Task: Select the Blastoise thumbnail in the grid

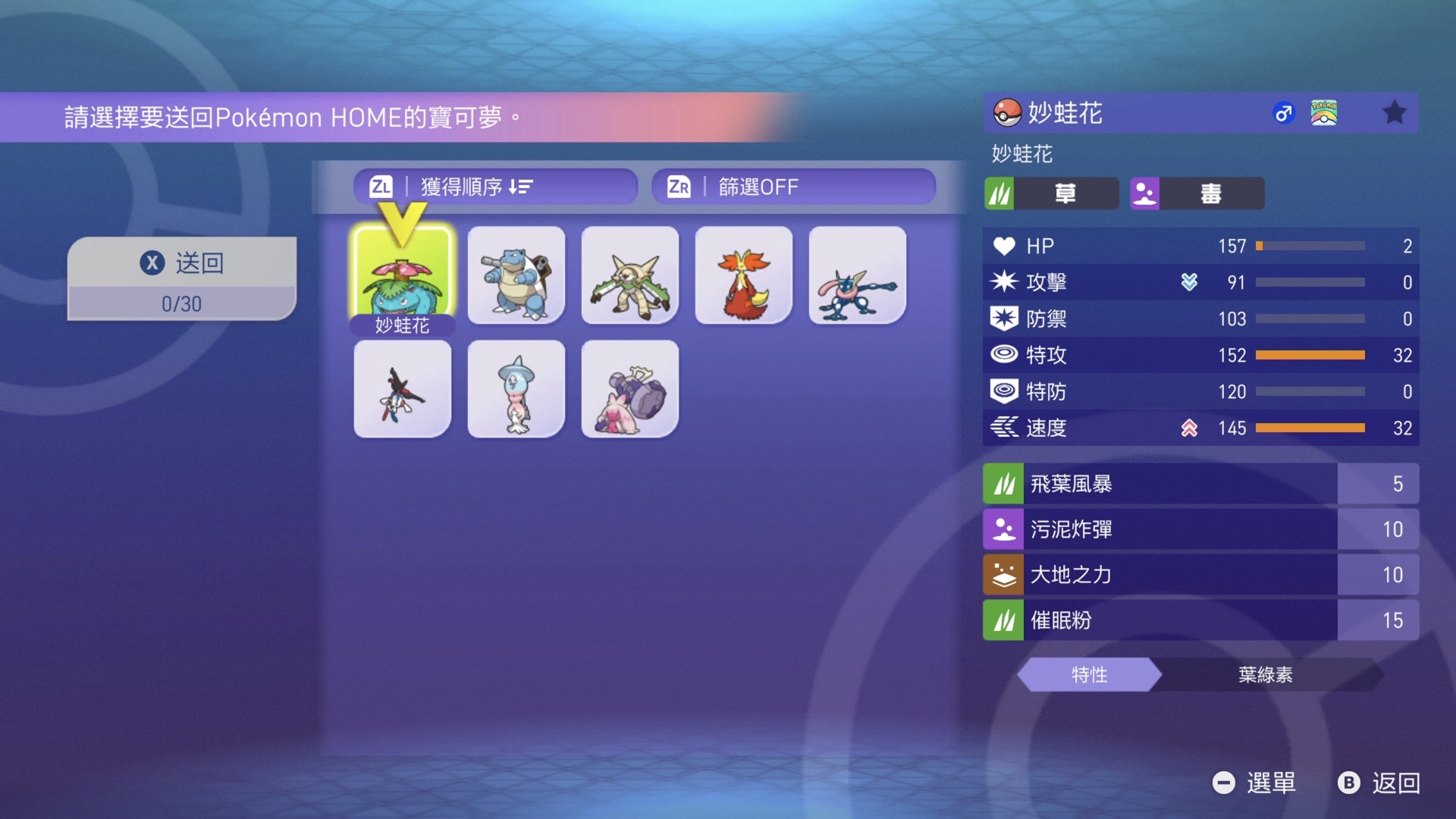Action: [516, 275]
